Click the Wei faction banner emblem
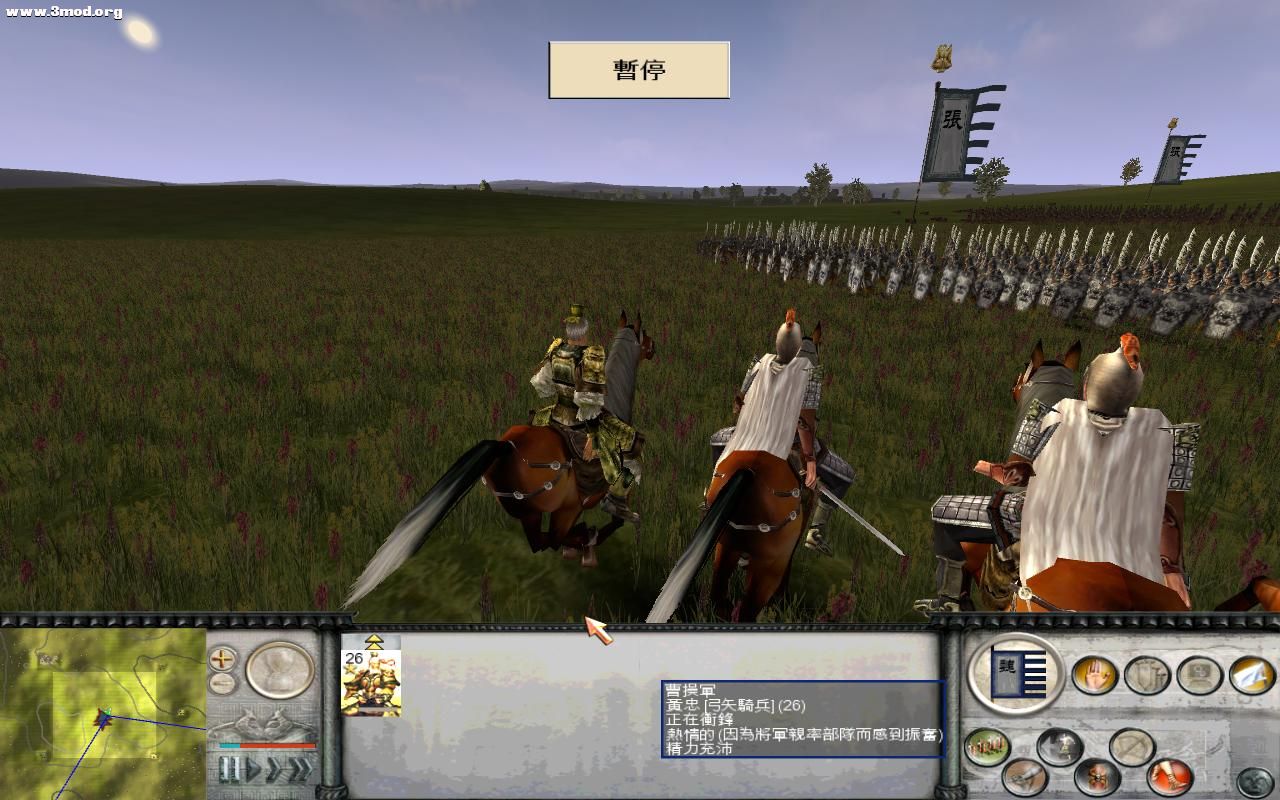Image resolution: width=1280 pixels, height=800 pixels. point(1017,674)
